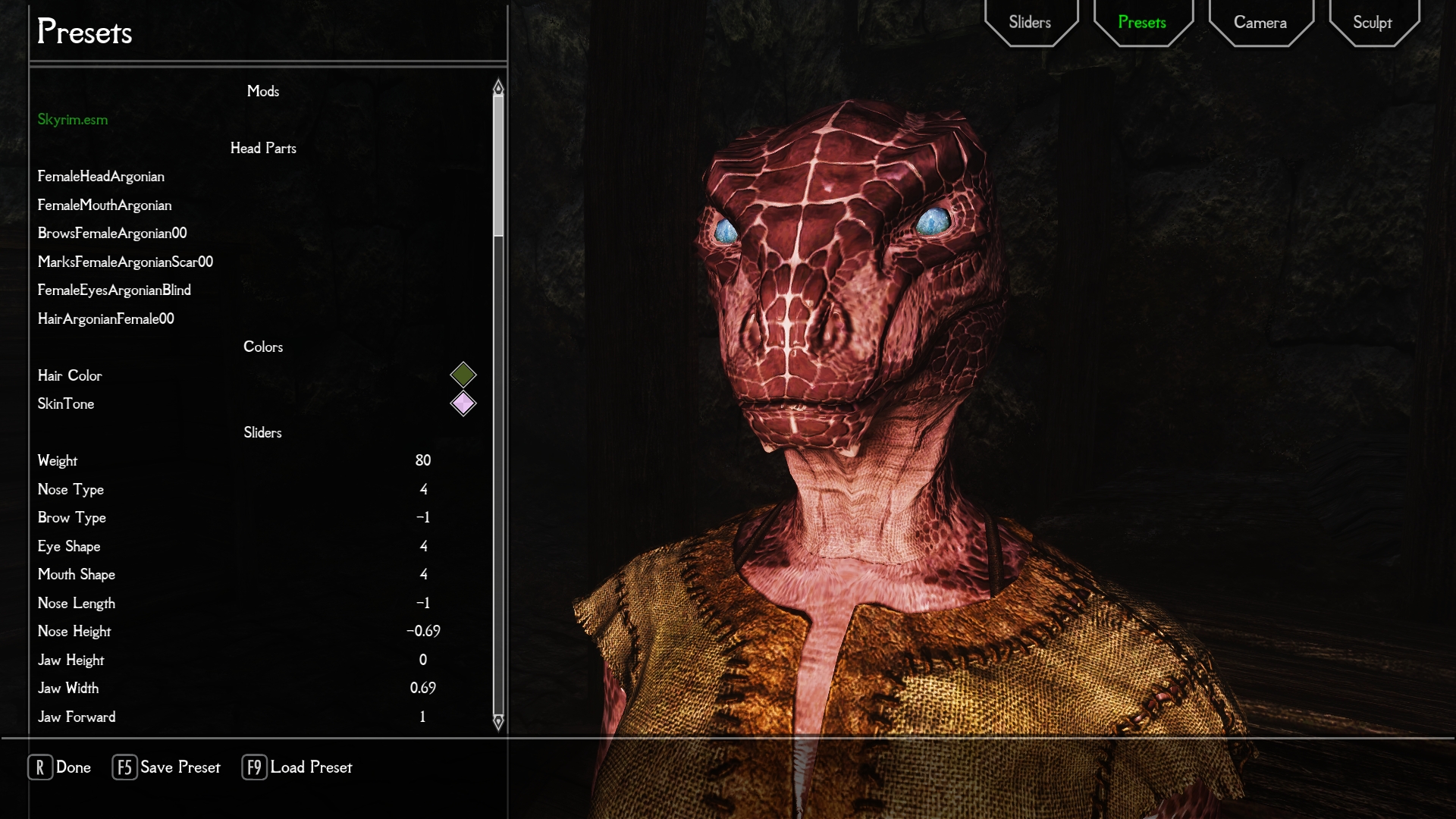Viewport: 1456px width, 819px height.
Task: Click the Save Preset button
Action: point(167,767)
